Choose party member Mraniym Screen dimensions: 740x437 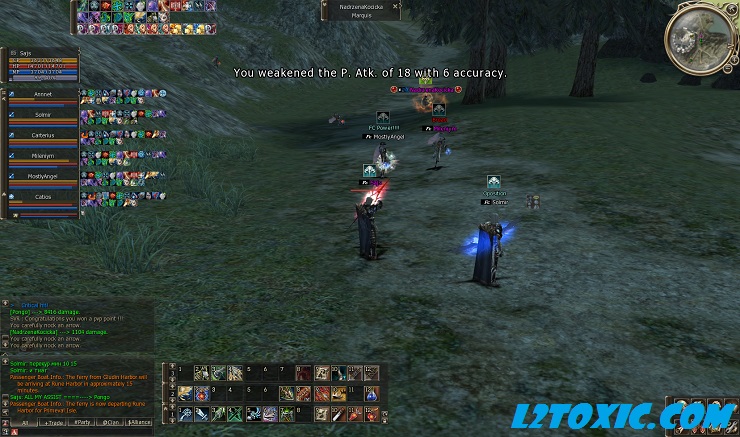pyautogui.click(x=42, y=155)
